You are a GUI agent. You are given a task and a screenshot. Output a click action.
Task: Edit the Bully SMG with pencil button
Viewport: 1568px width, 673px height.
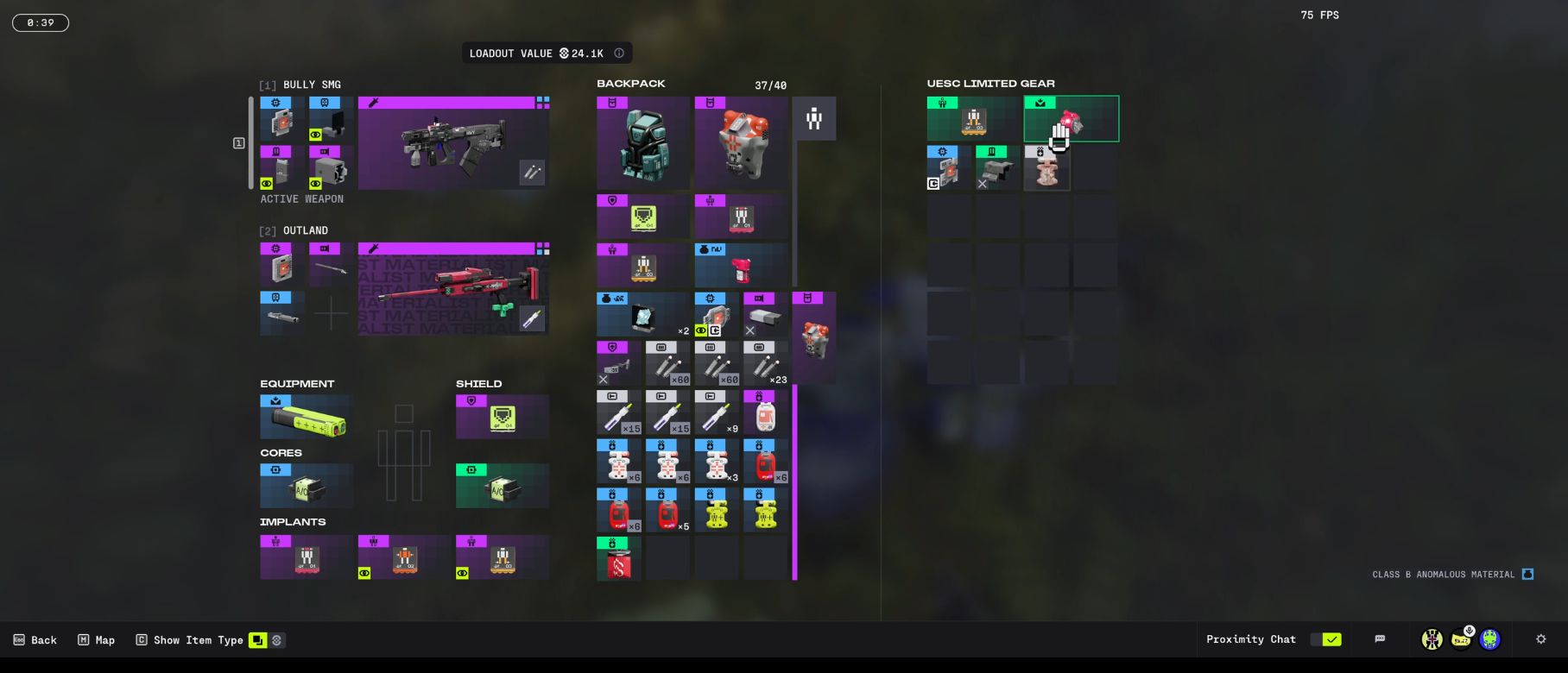point(532,173)
